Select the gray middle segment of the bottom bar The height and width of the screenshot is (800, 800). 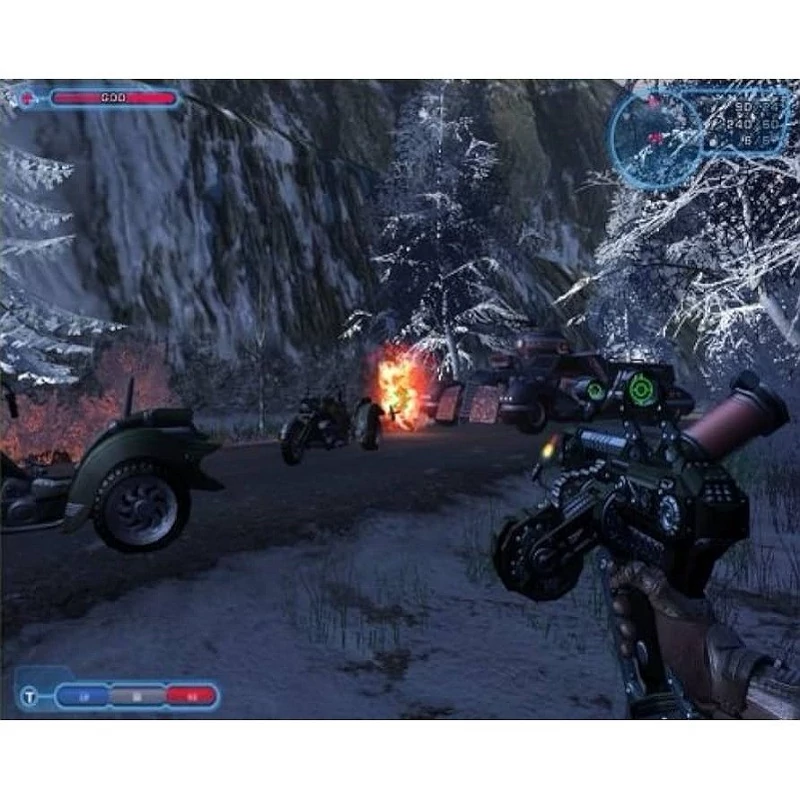[138, 694]
